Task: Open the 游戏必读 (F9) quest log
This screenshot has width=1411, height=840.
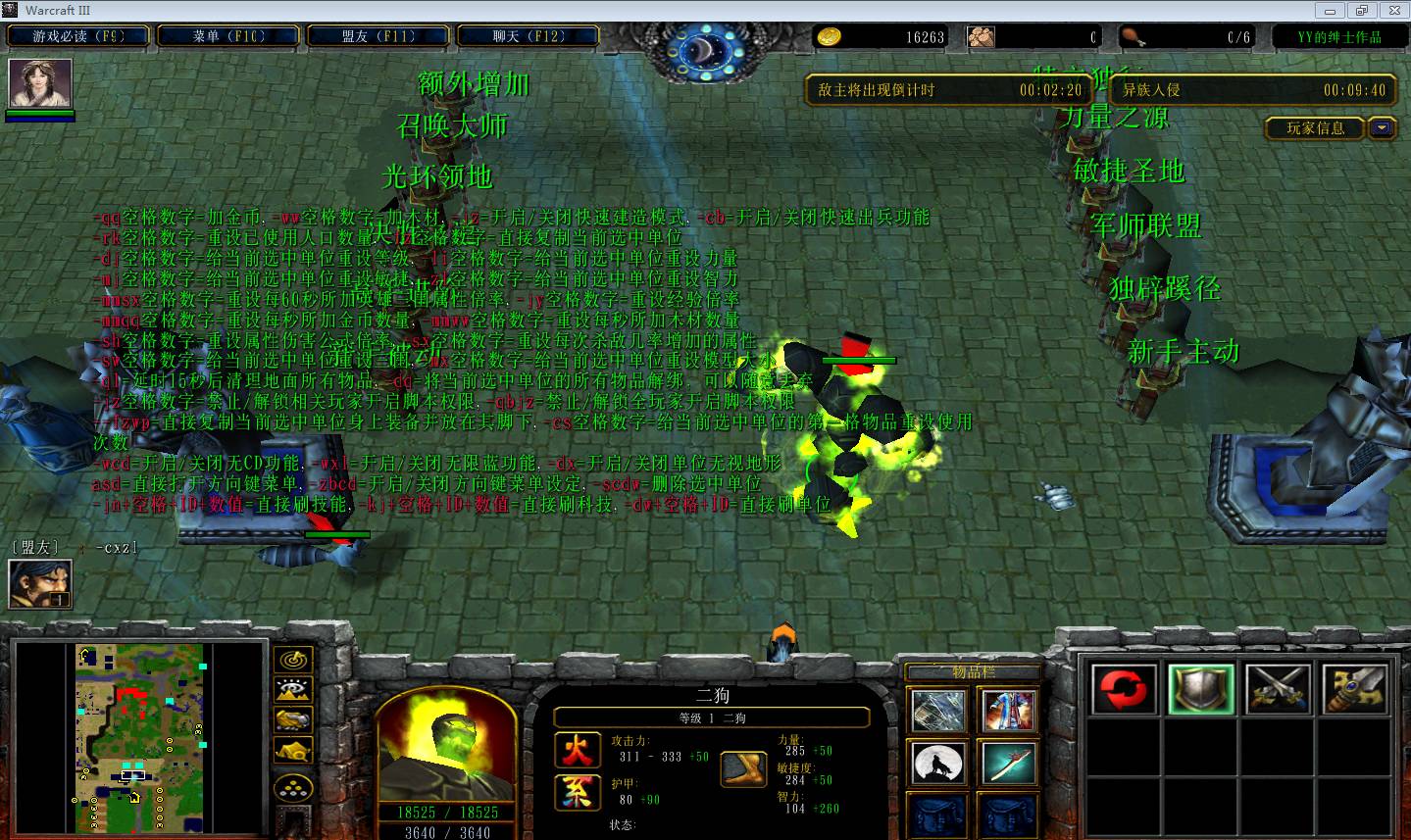Action: (x=78, y=36)
